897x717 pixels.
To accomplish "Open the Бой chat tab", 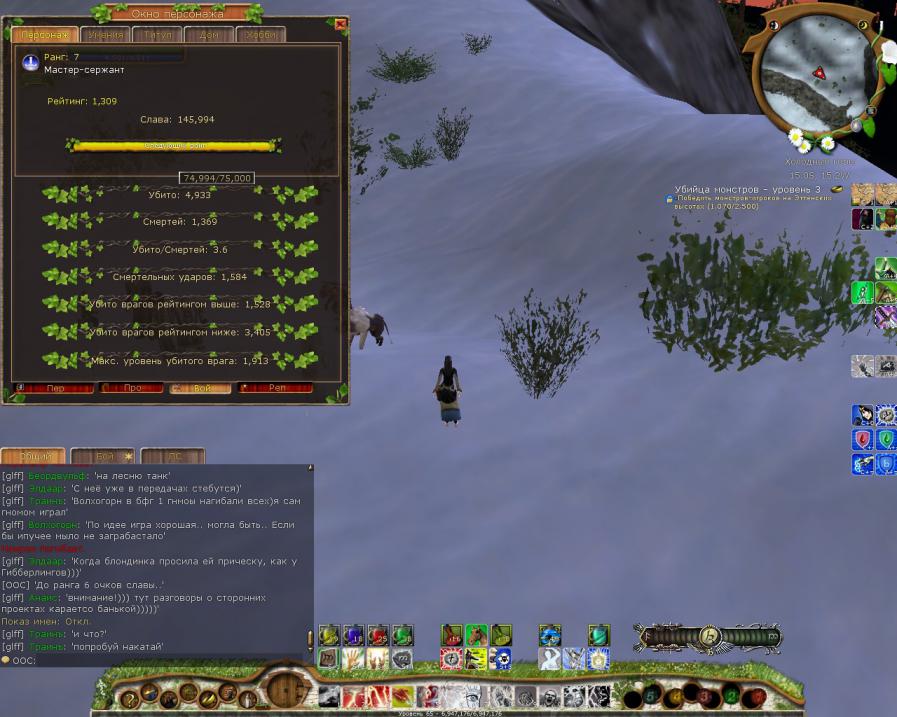I will click(x=104, y=456).
